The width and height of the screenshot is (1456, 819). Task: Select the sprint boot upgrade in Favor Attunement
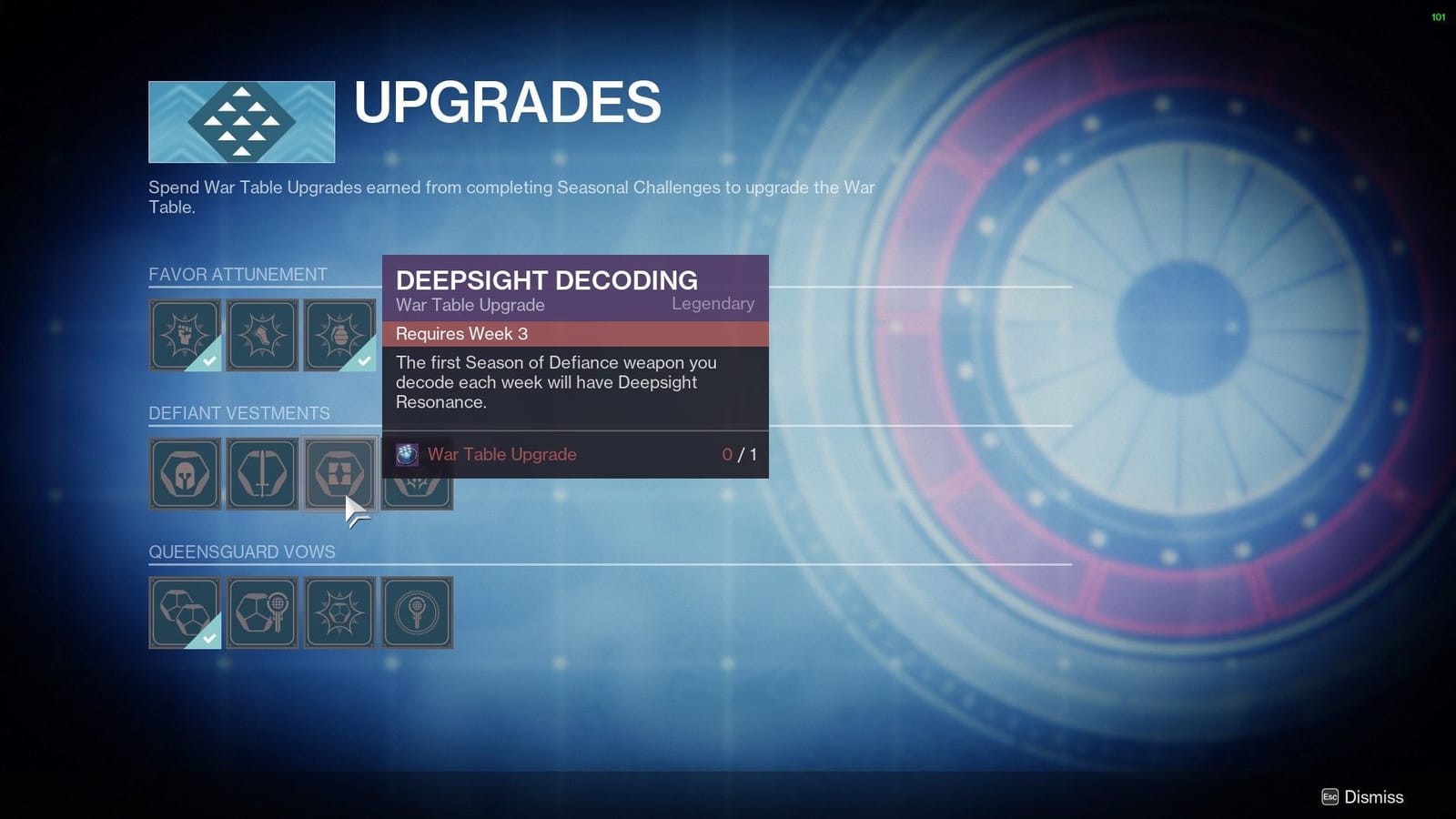tap(262, 335)
